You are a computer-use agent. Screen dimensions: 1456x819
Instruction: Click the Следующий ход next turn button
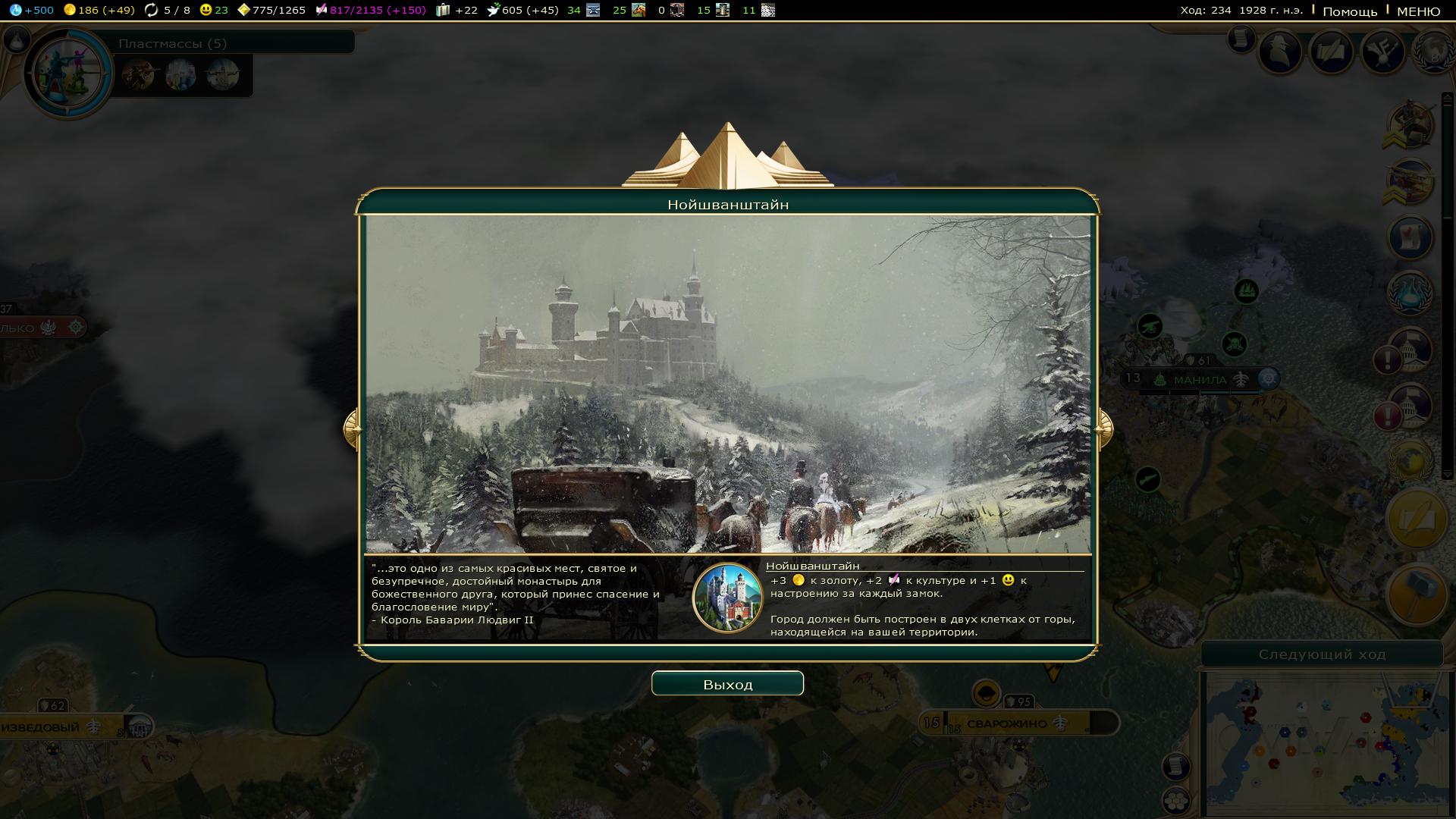point(1322,654)
